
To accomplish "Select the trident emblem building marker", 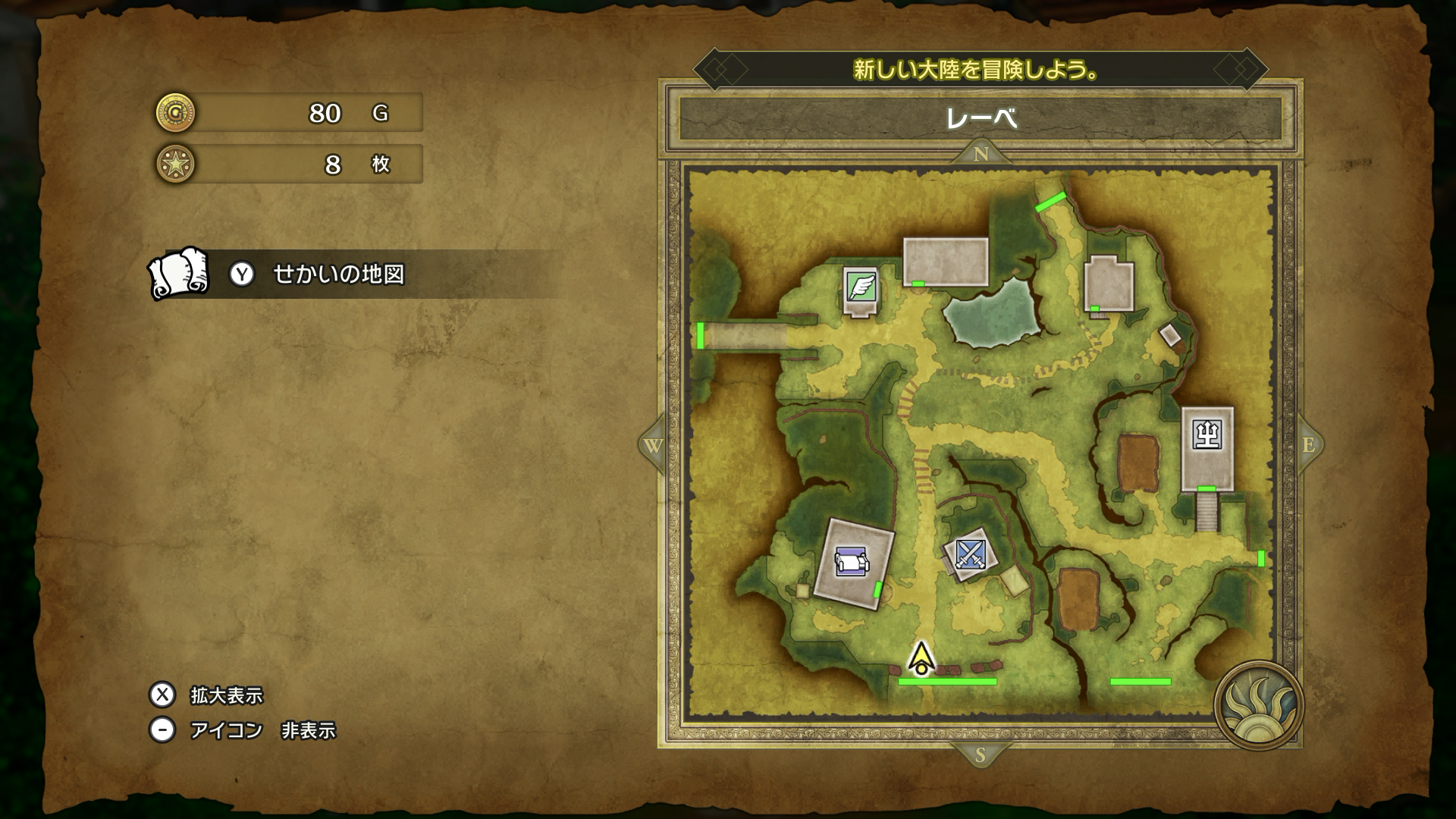I will pyautogui.click(x=1207, y=434).
